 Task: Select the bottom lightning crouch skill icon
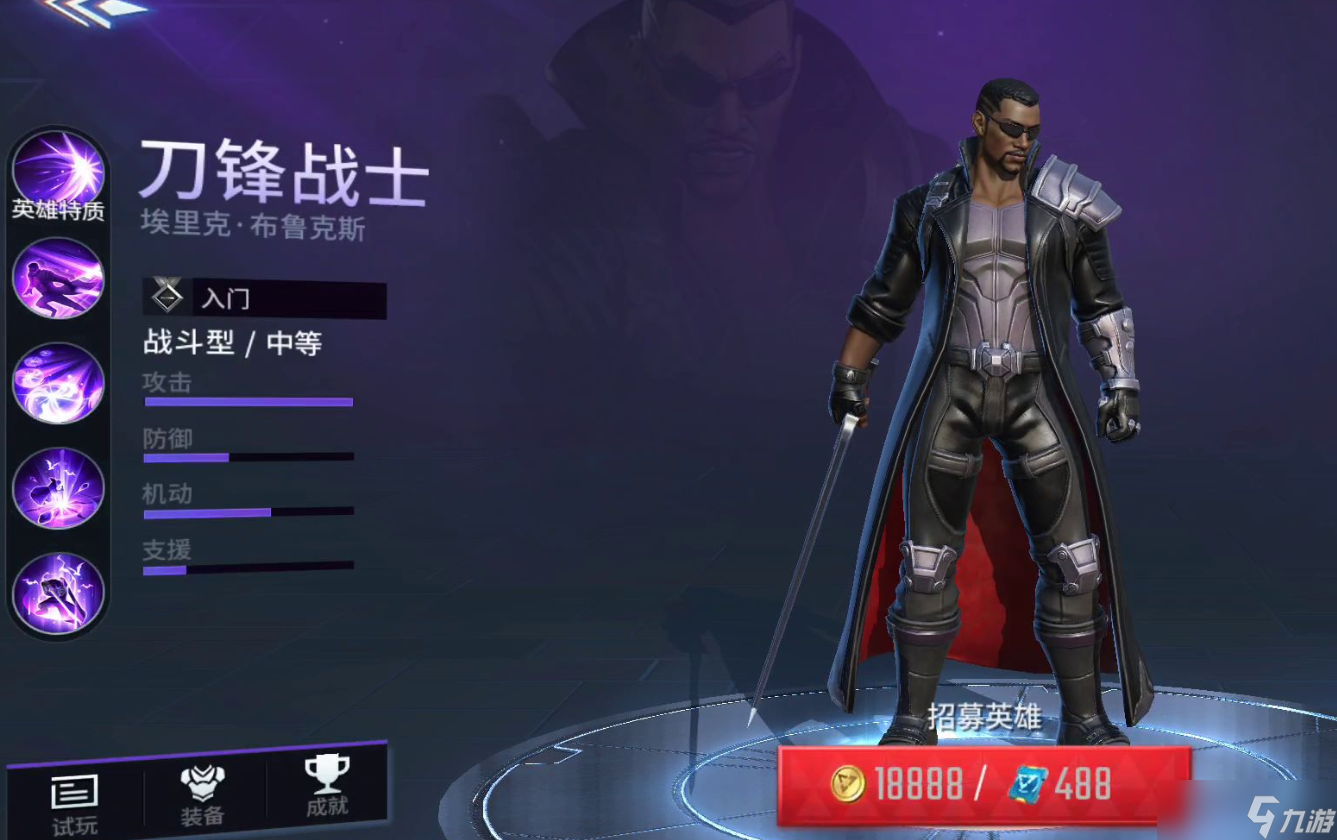click(57, 592)
